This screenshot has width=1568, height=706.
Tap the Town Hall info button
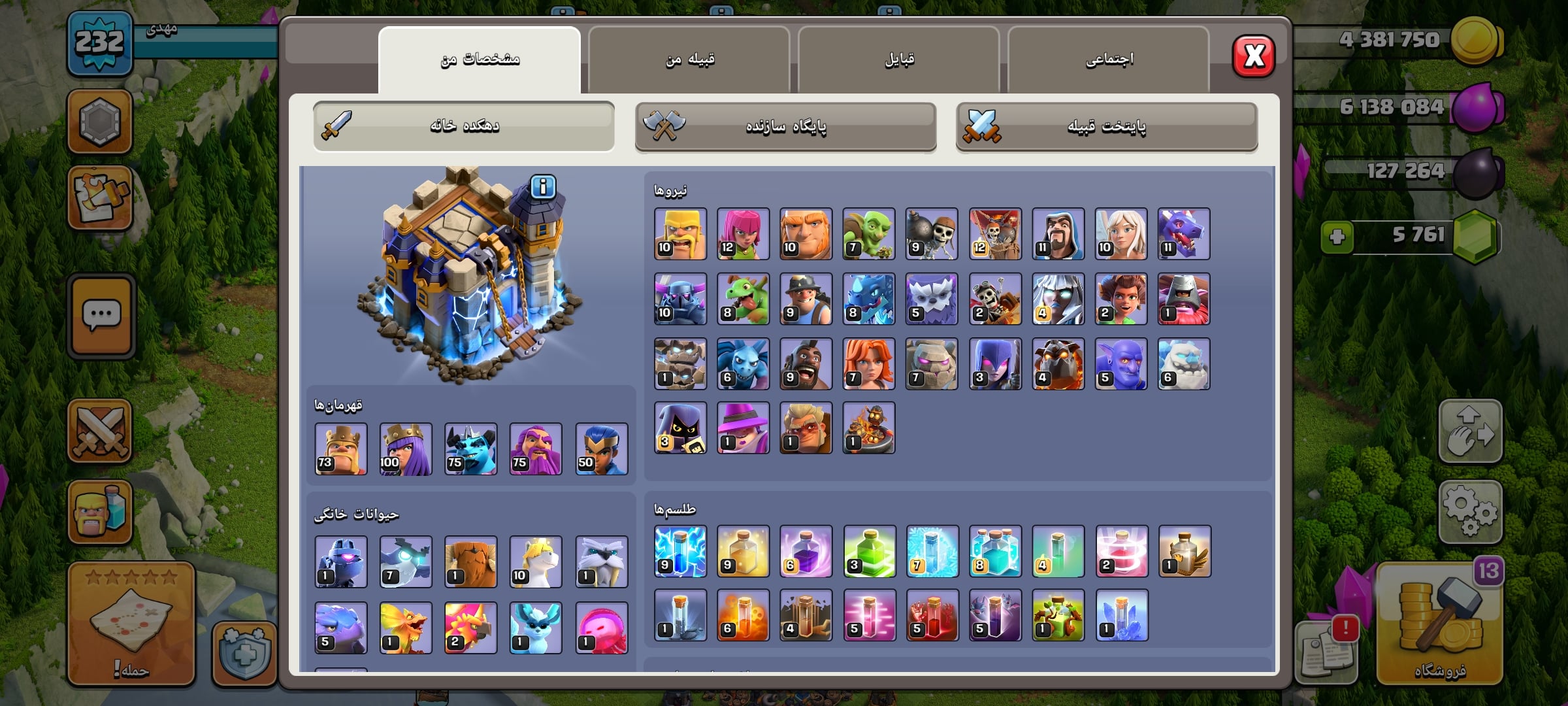(543, 187)
